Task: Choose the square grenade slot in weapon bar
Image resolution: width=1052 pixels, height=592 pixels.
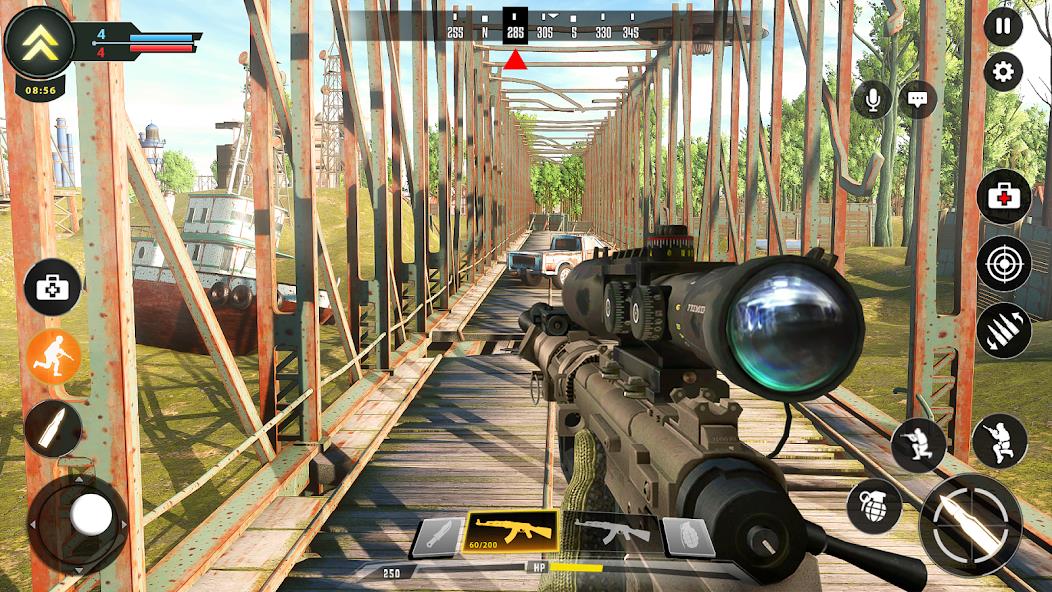Action: click(x=689, y=537)
